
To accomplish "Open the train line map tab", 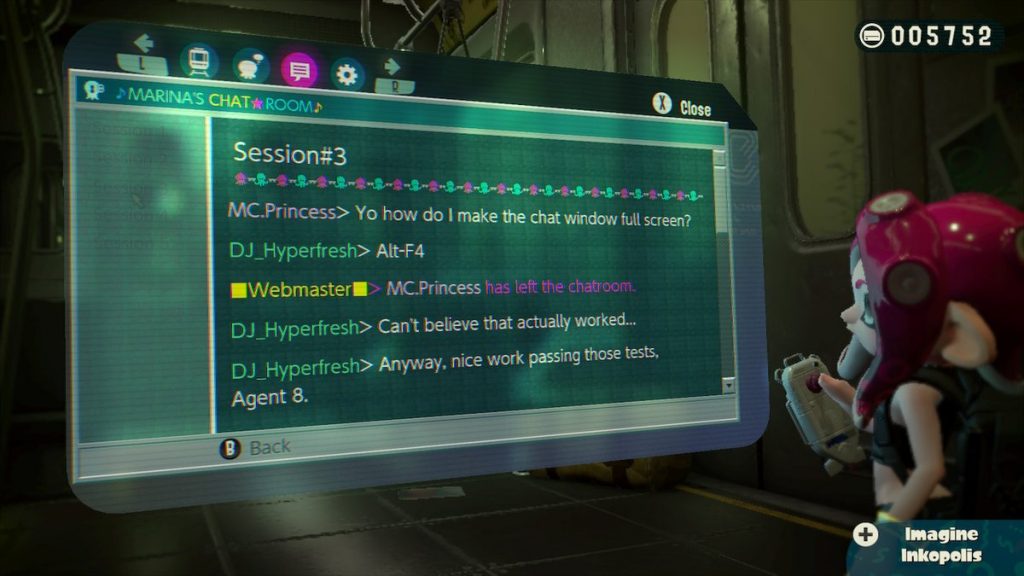I will 198,62.
